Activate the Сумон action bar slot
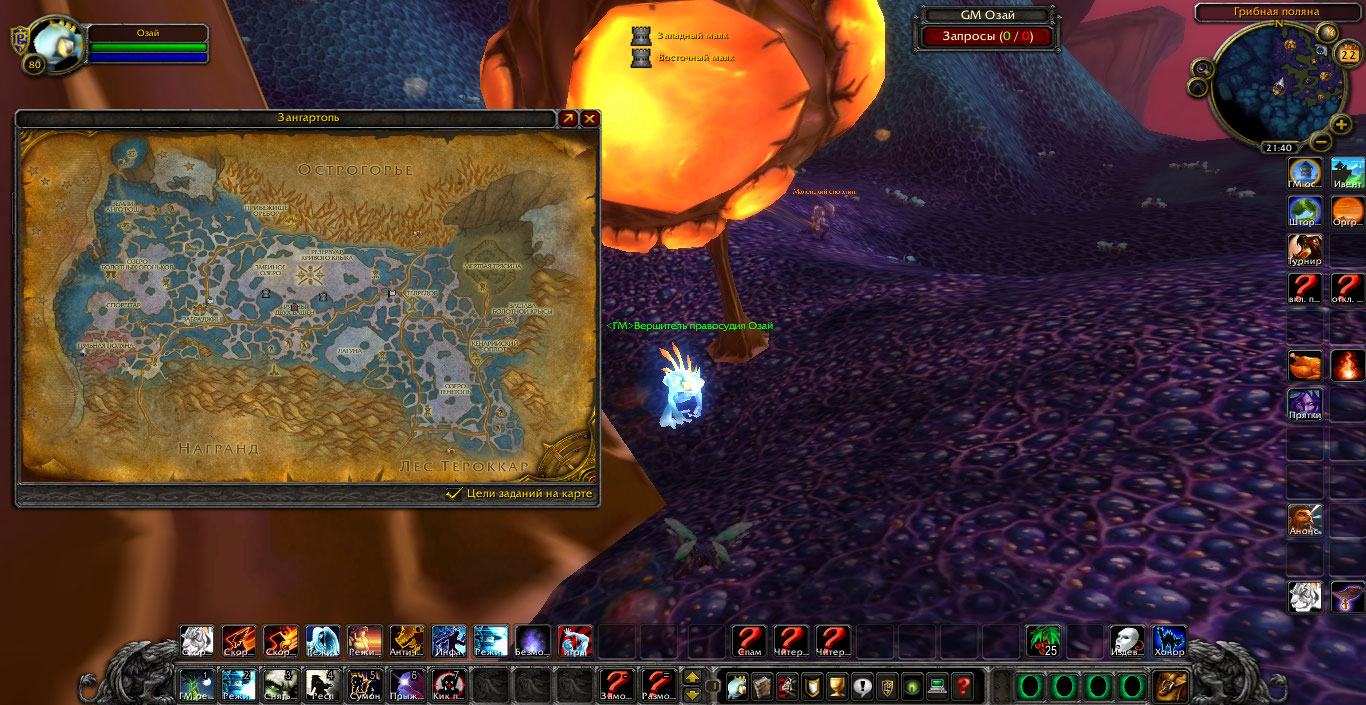 point(365,686)
